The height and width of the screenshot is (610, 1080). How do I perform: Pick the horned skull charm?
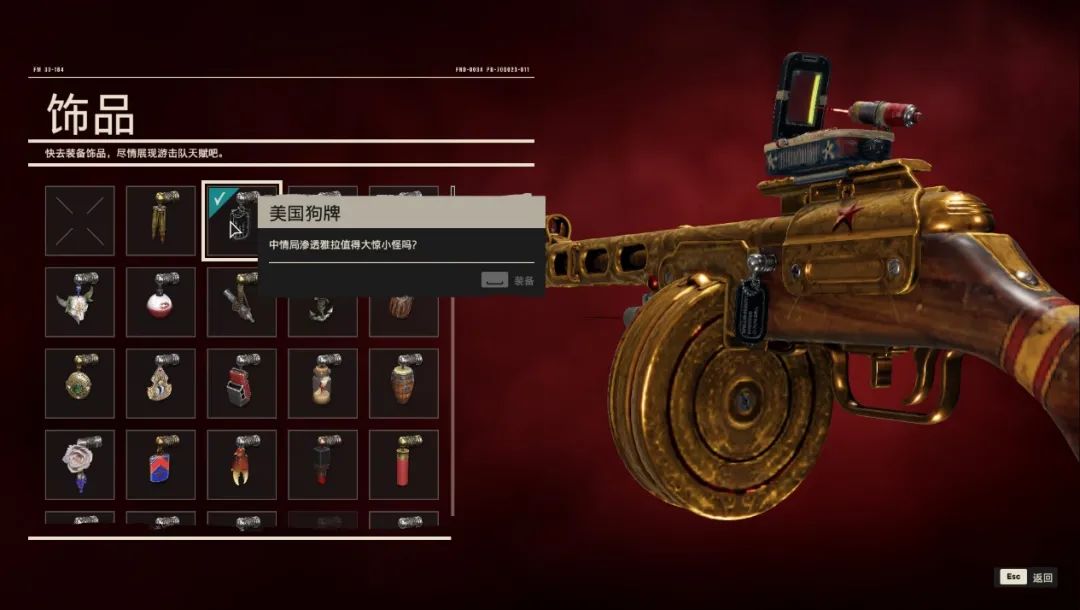[79, 302]
